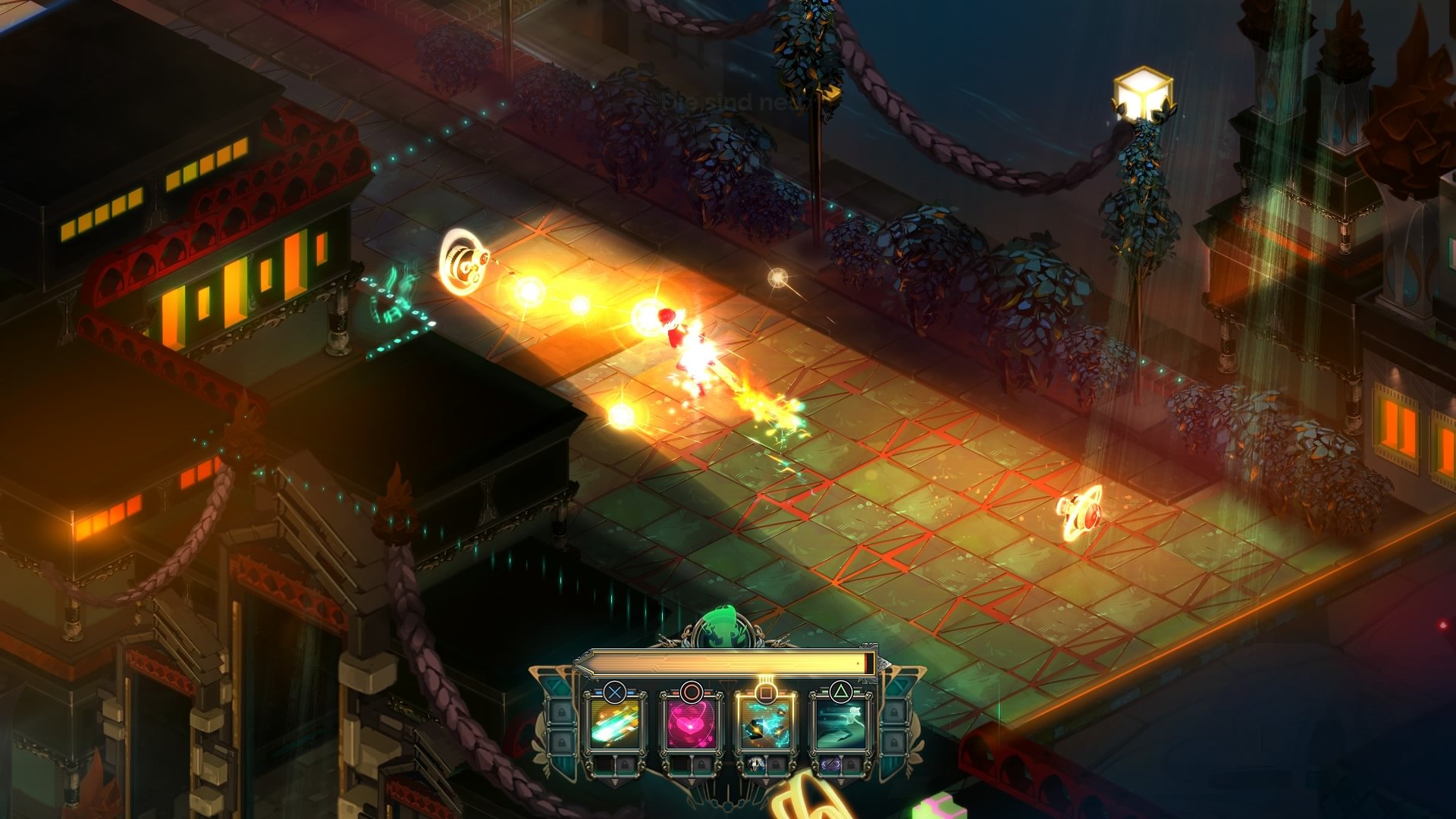This screenshot has width=1456, height=819.
Task: Click the bat upgrade icon beneath the Square ability
Action: click(x=755, y=766)
